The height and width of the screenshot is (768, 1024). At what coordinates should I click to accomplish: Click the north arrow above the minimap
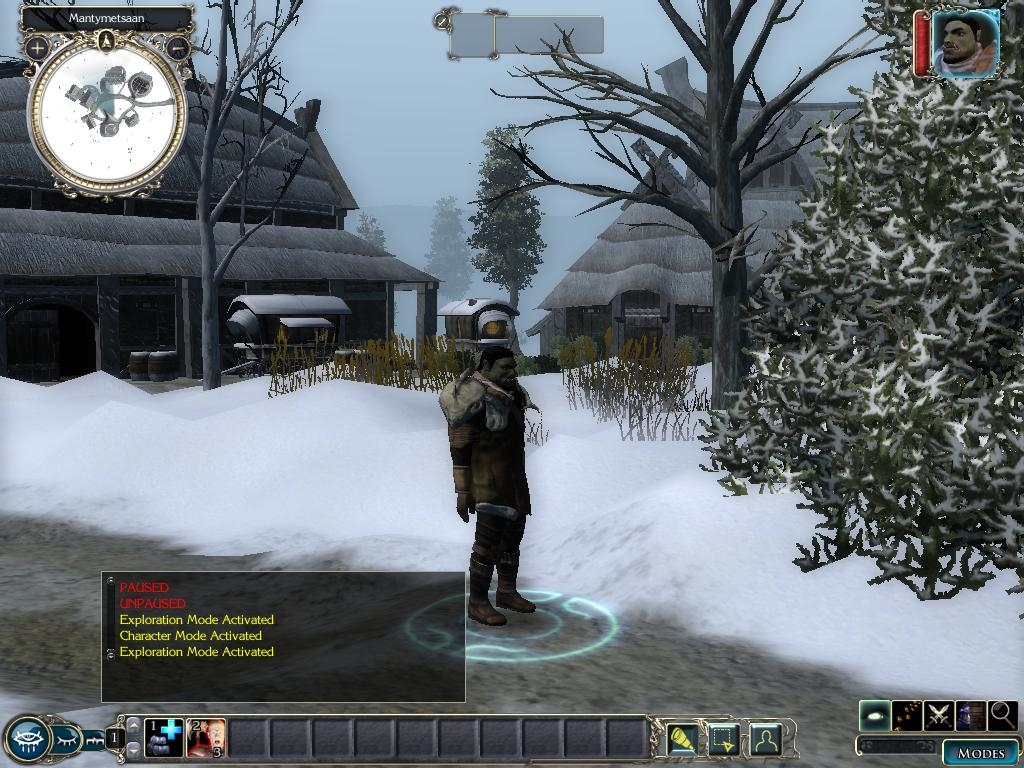point(107,41)
